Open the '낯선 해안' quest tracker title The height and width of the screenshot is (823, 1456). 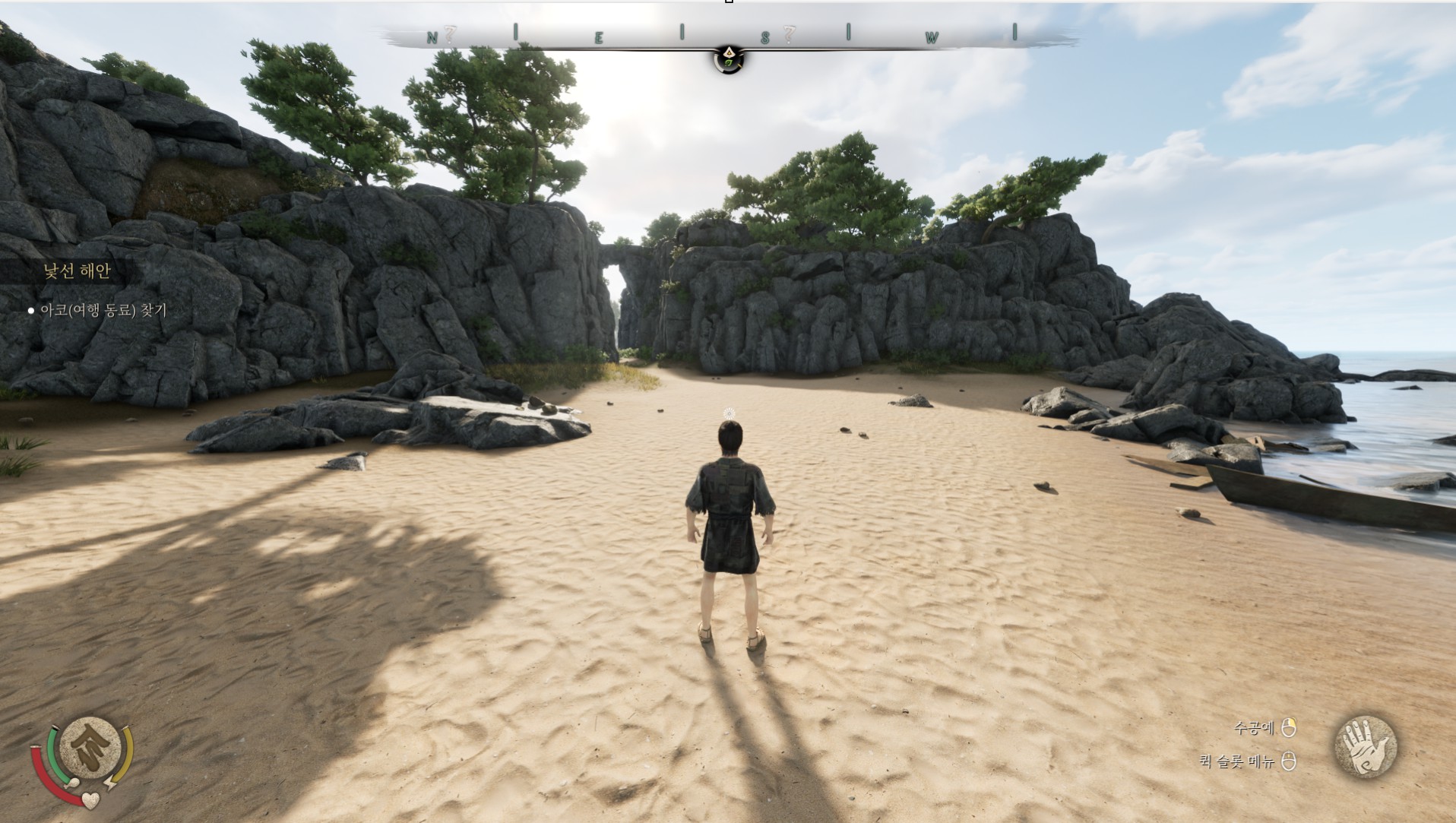[x=77, y=271]
